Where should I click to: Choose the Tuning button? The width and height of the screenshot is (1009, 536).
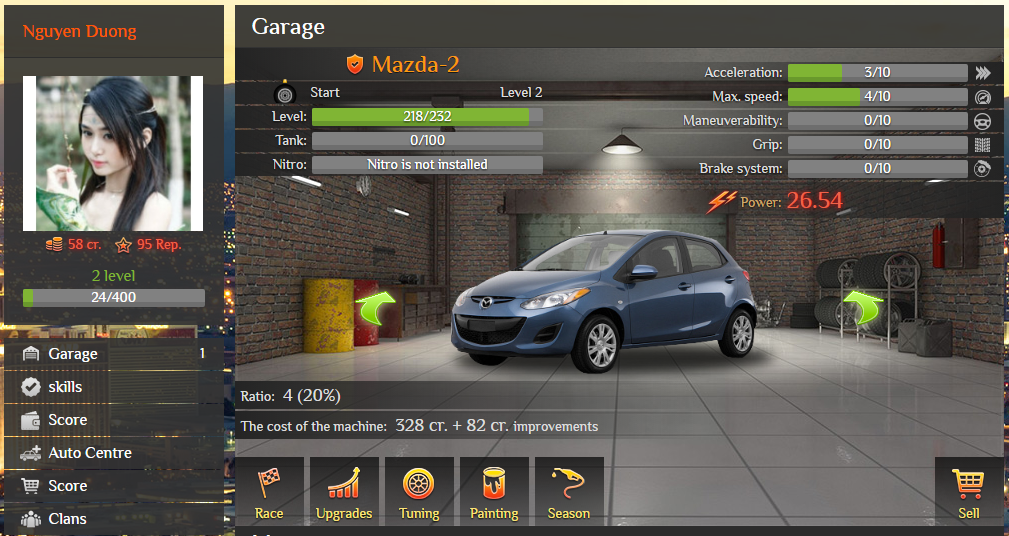click(419, 492)
